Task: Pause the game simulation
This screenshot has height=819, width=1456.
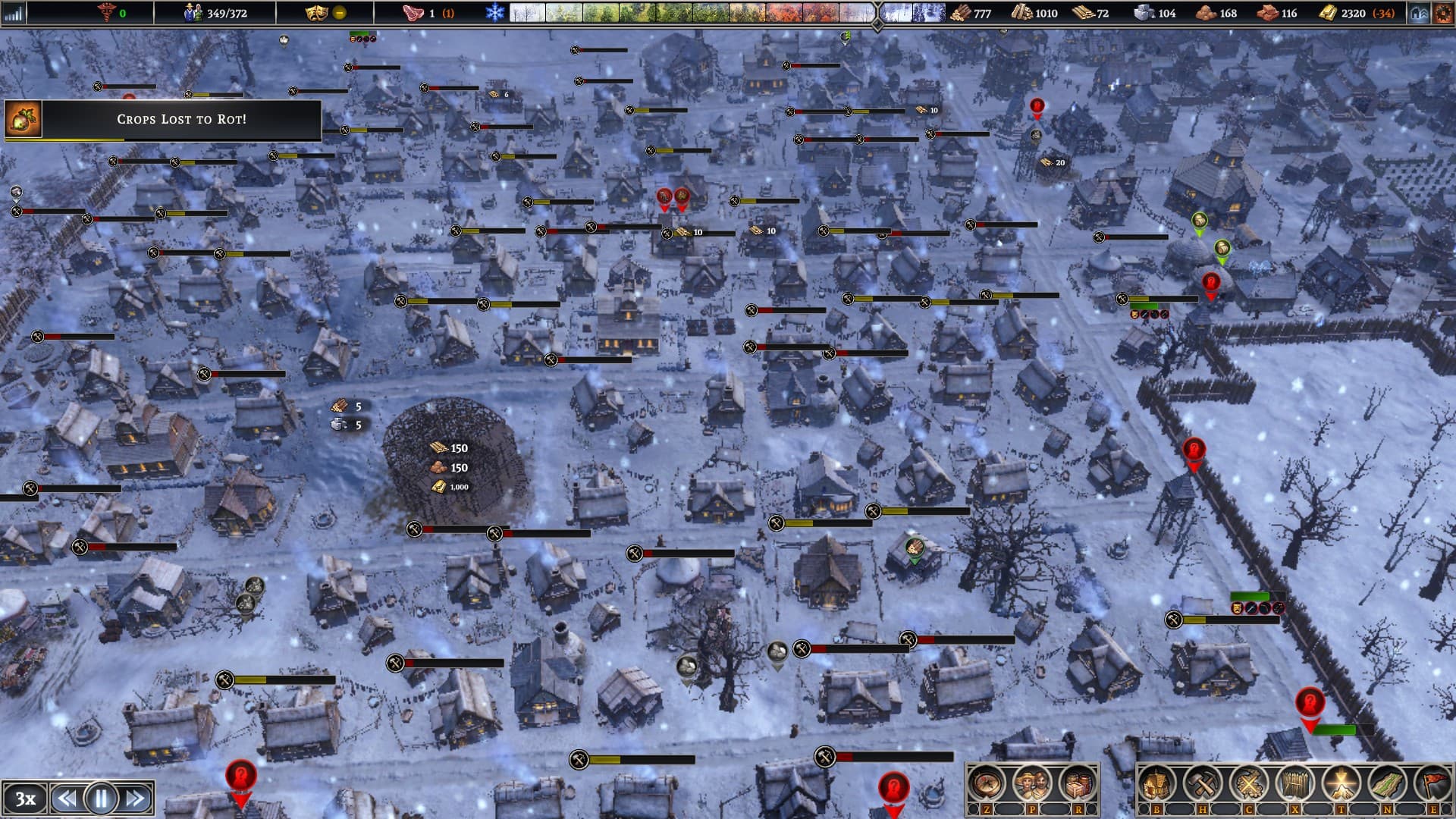Action: [x=101, y=798]
